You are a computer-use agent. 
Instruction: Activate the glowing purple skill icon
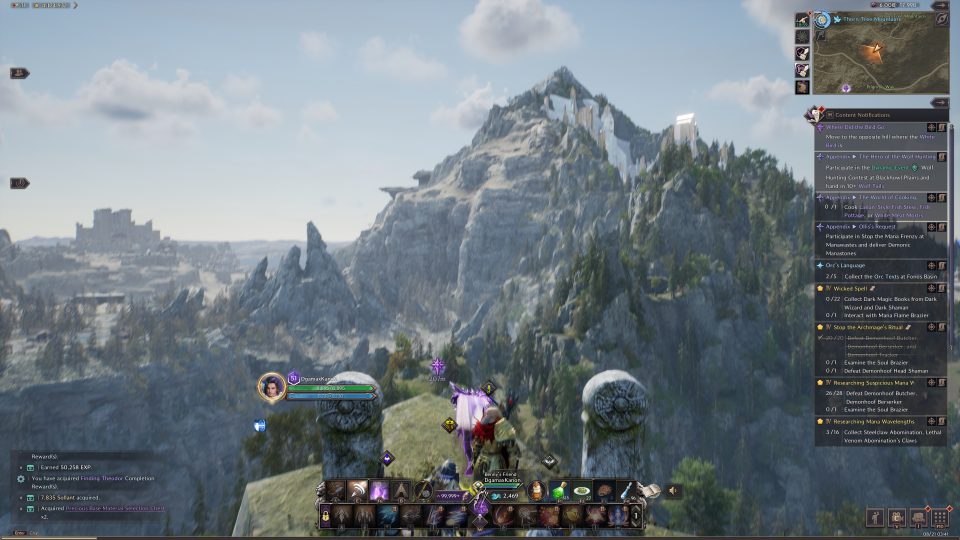tap(380, 491)
